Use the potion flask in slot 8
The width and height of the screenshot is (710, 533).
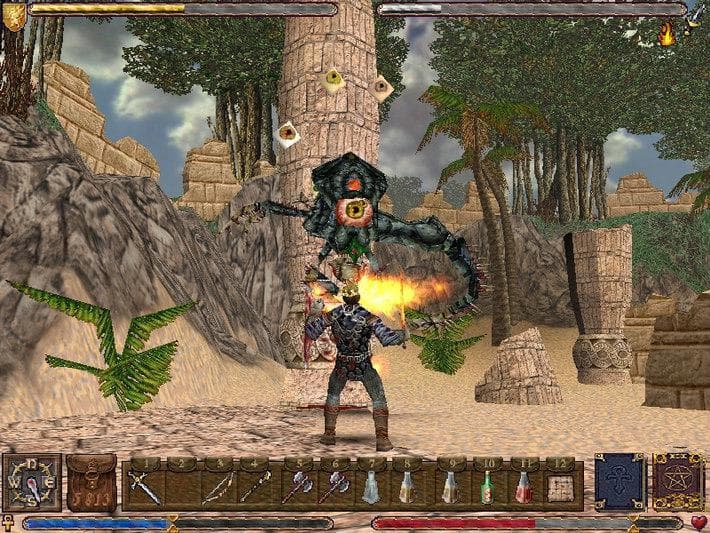(407, 487)
